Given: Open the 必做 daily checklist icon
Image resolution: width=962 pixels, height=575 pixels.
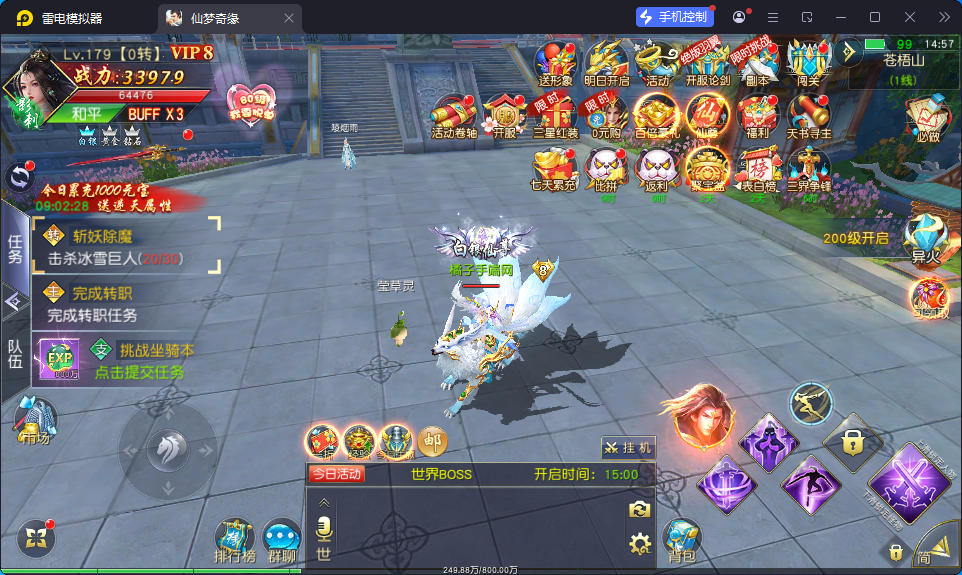Looking at the screenshot, I should pos(927,117).
